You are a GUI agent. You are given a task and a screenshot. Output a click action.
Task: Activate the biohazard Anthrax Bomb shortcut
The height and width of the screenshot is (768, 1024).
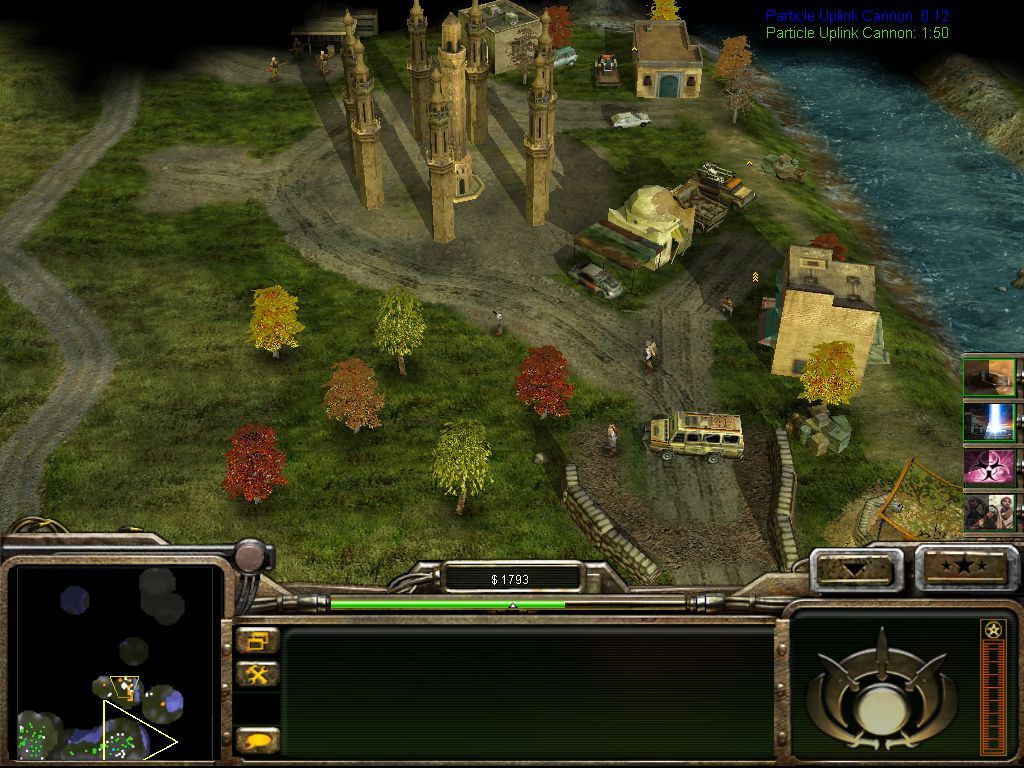point(989,466)
